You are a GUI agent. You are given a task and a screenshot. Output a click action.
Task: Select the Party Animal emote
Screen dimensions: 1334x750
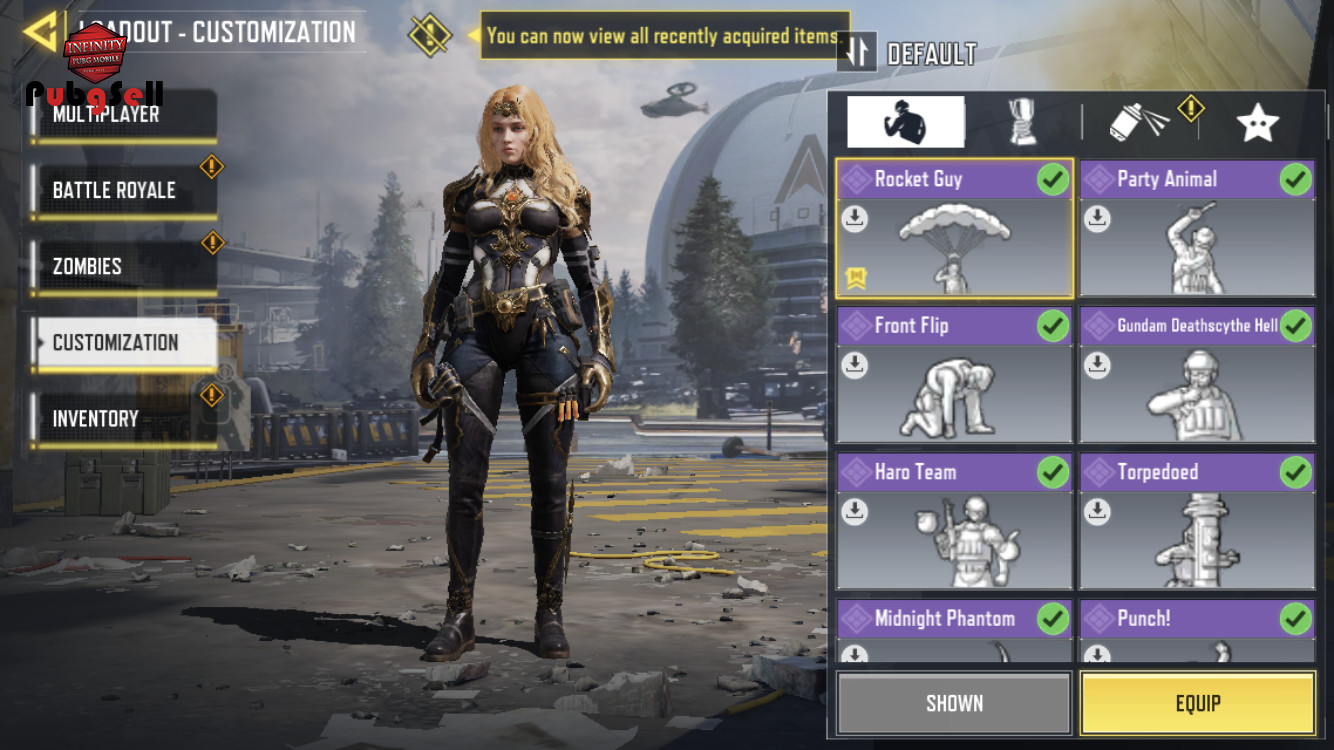[1197, 229]
